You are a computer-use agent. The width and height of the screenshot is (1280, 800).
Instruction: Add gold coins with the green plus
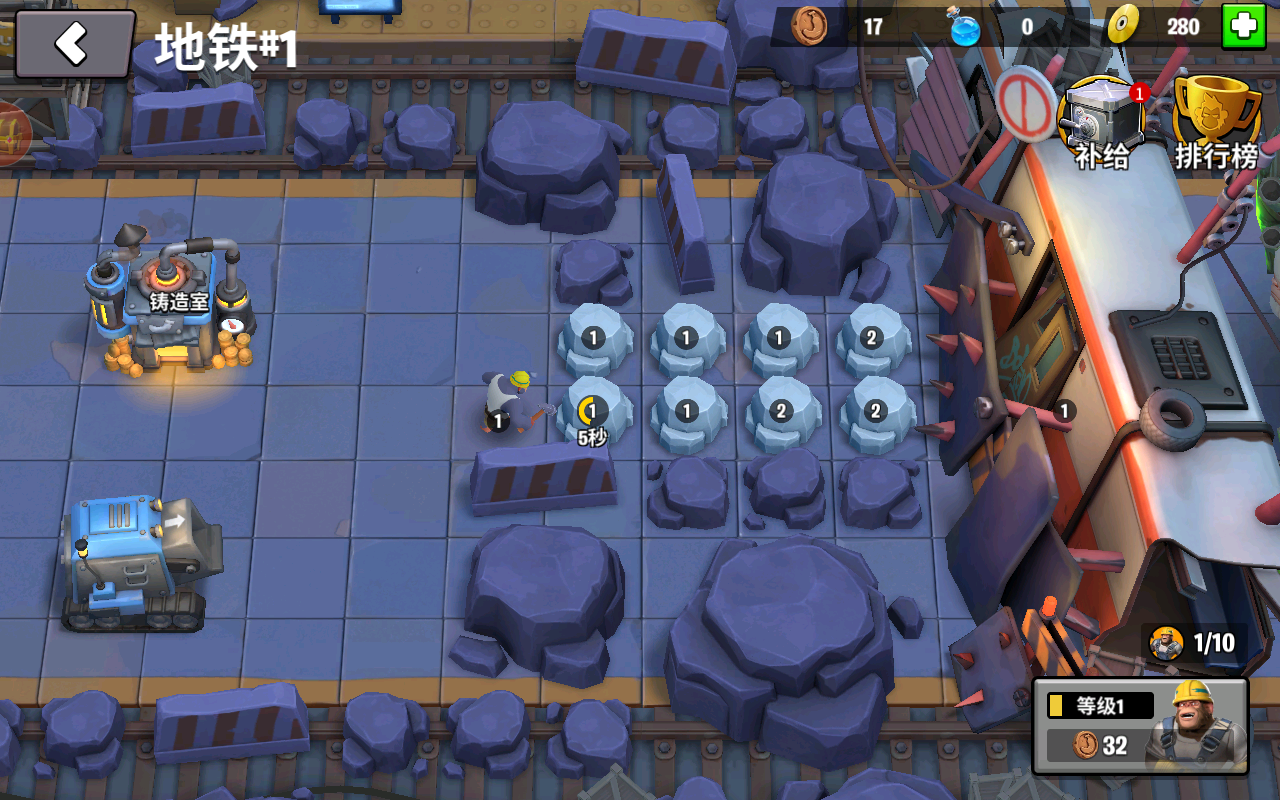tap(1243, 27)
